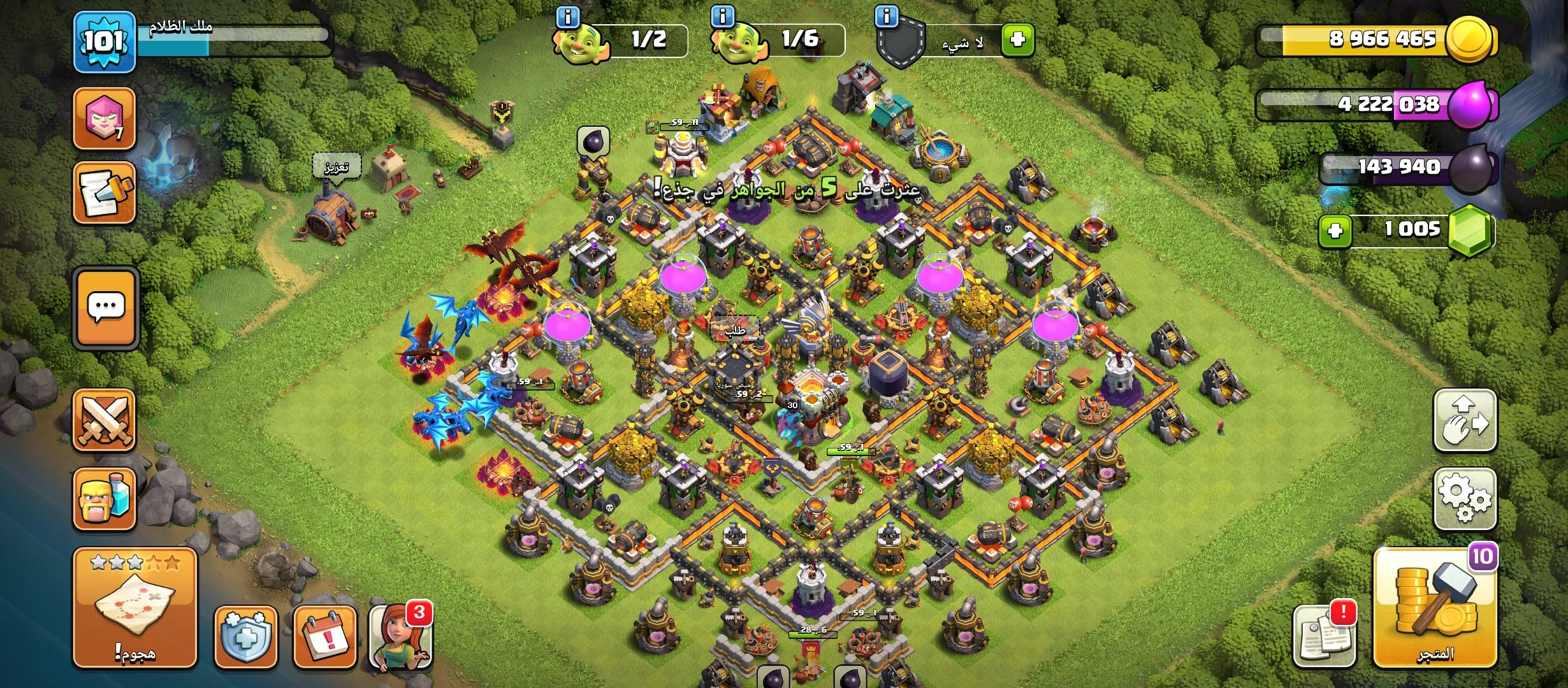Open the calendar events button
Screen dimensions: 1568x688
tap(324, 636)
